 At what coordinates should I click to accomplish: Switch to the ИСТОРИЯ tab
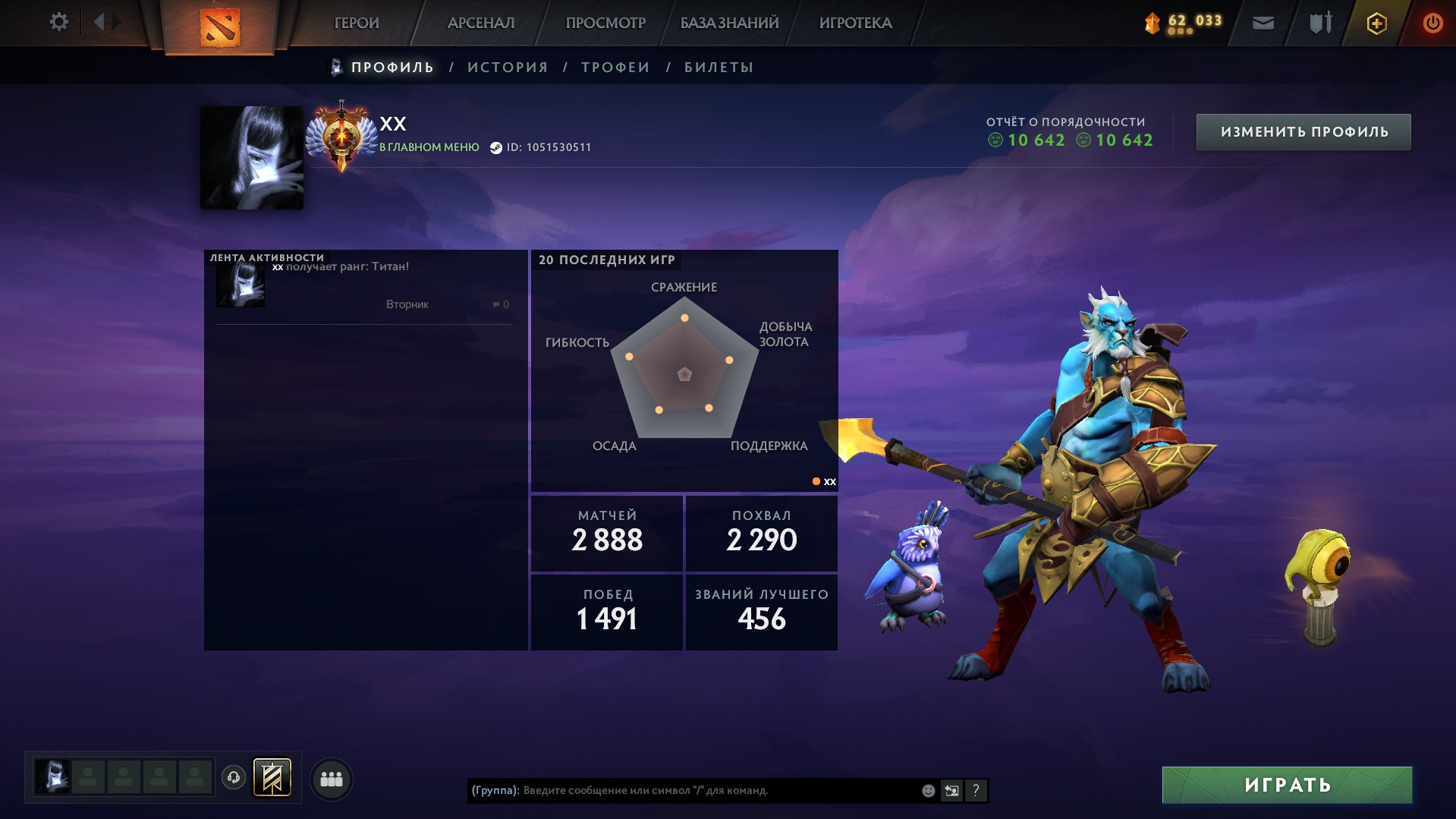[507, 67]
